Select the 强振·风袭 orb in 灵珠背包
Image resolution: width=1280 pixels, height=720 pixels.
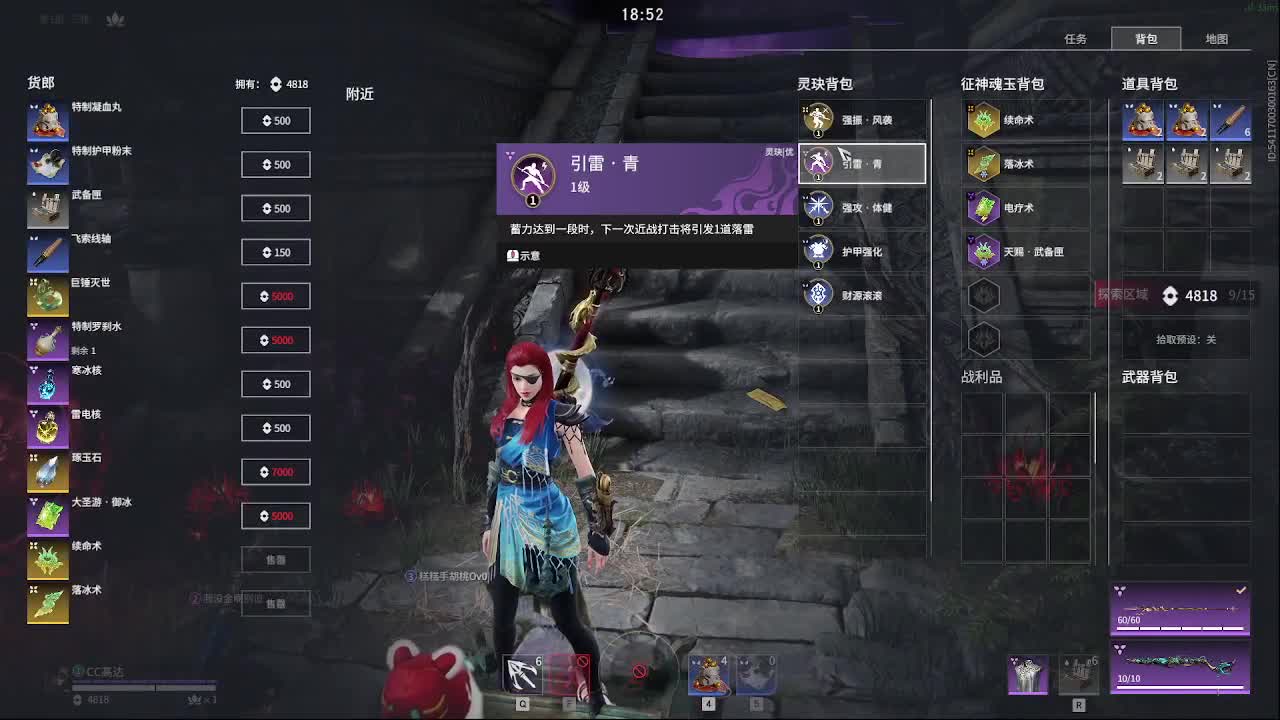(x=820, y=119)
